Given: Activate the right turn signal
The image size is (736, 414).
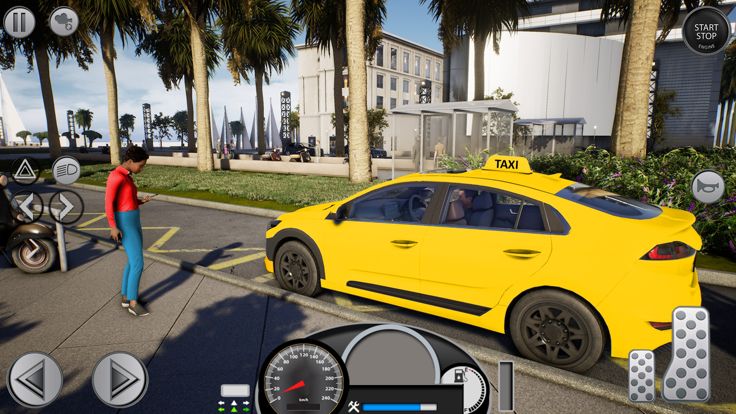Looking at the screenshot, I should [x=66, y=207].
